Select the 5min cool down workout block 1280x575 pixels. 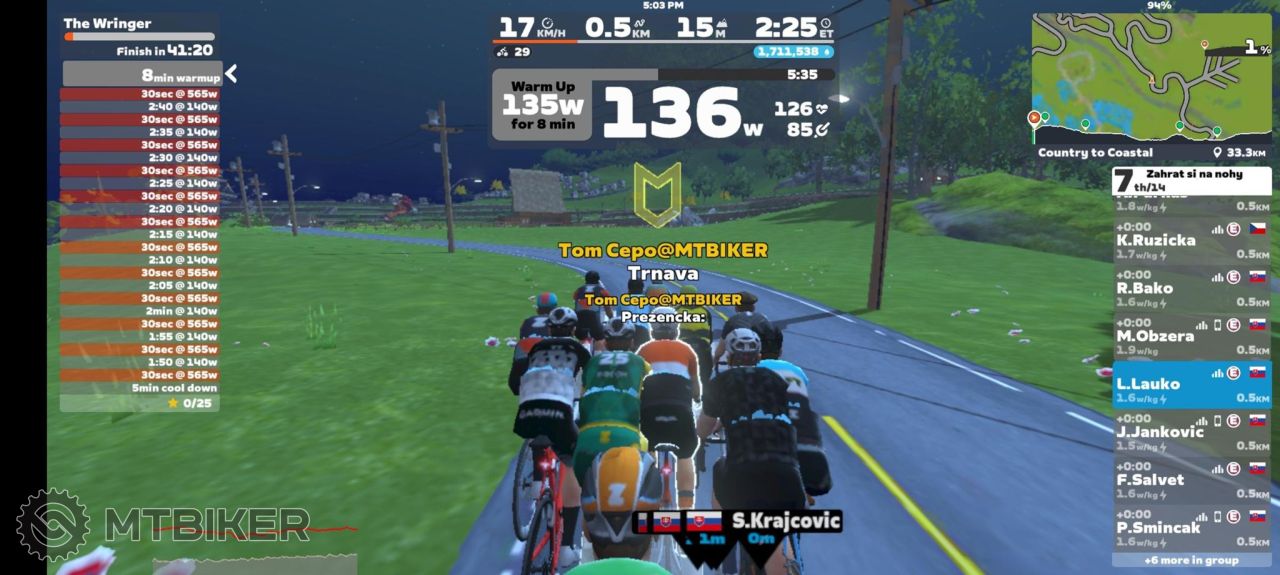(x=141, y=388)
